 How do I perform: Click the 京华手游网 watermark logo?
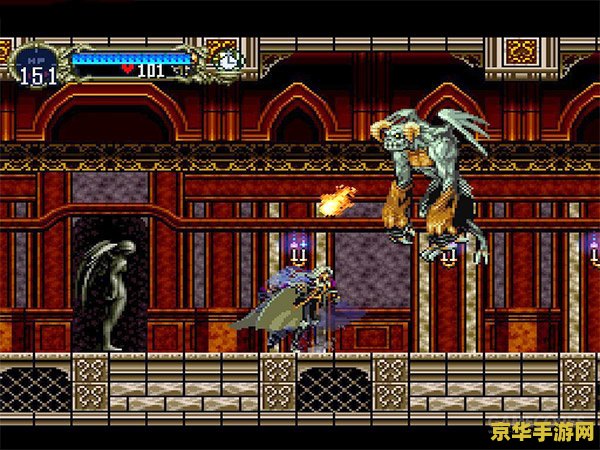(541, 431)
